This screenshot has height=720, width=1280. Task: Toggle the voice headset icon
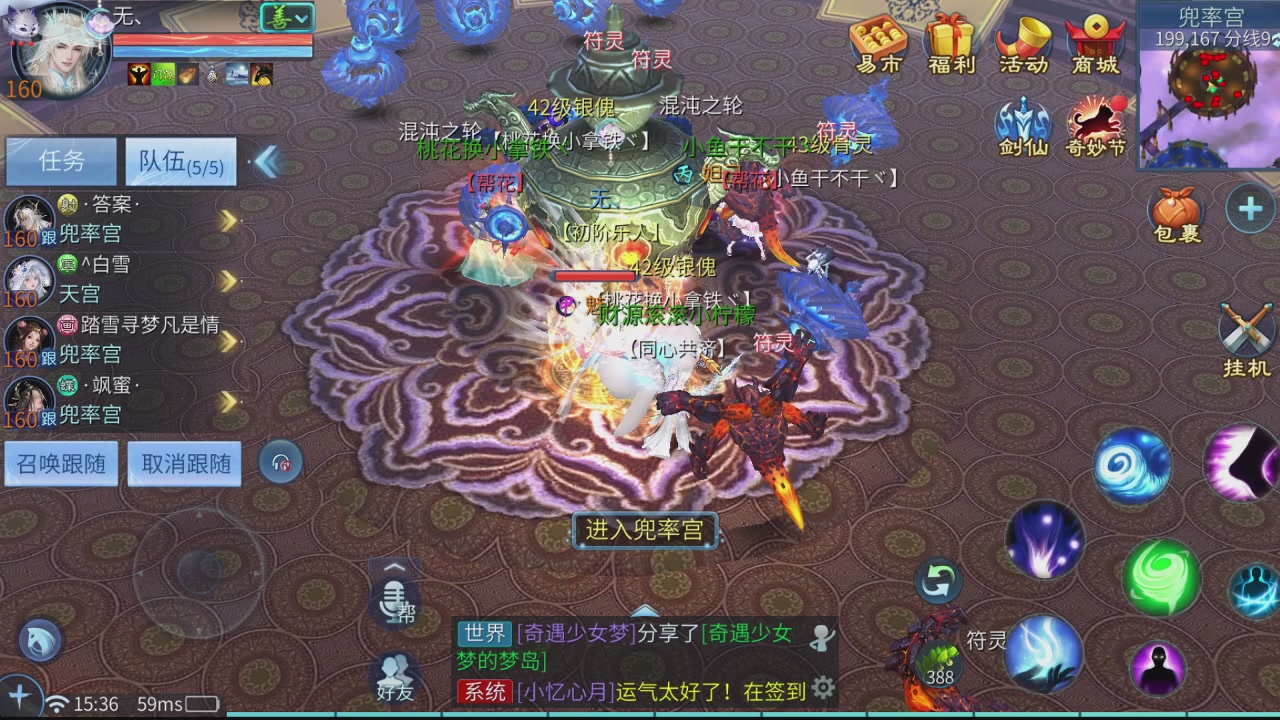[281, 461]
